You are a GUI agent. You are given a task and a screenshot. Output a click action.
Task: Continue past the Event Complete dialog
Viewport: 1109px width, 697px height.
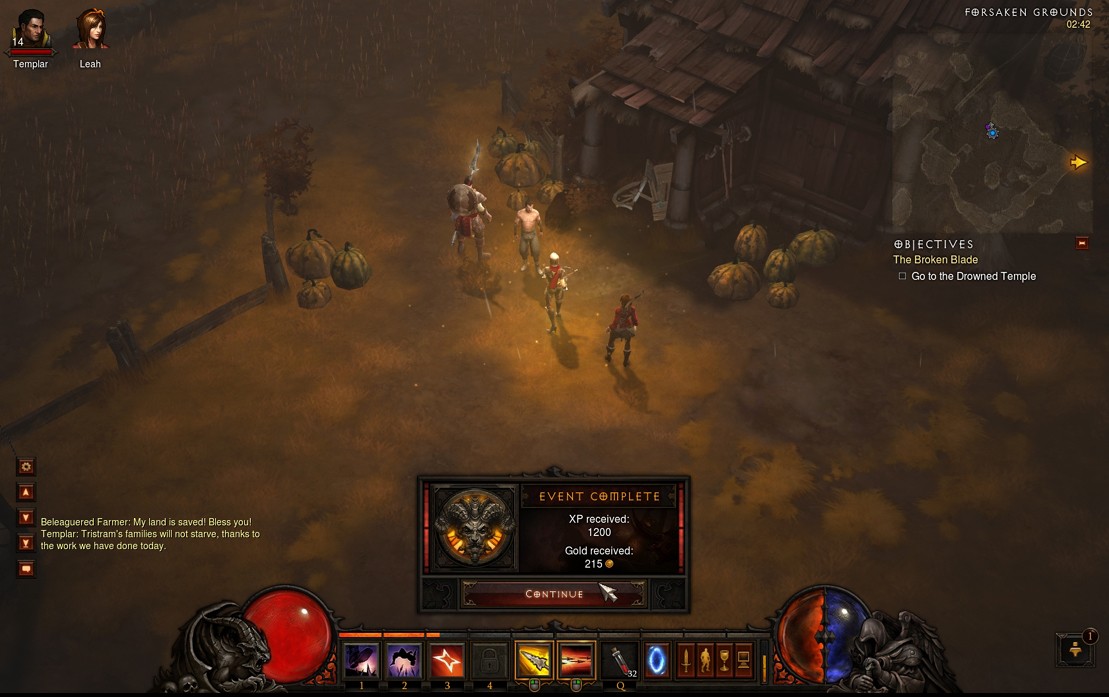point(554,594)
